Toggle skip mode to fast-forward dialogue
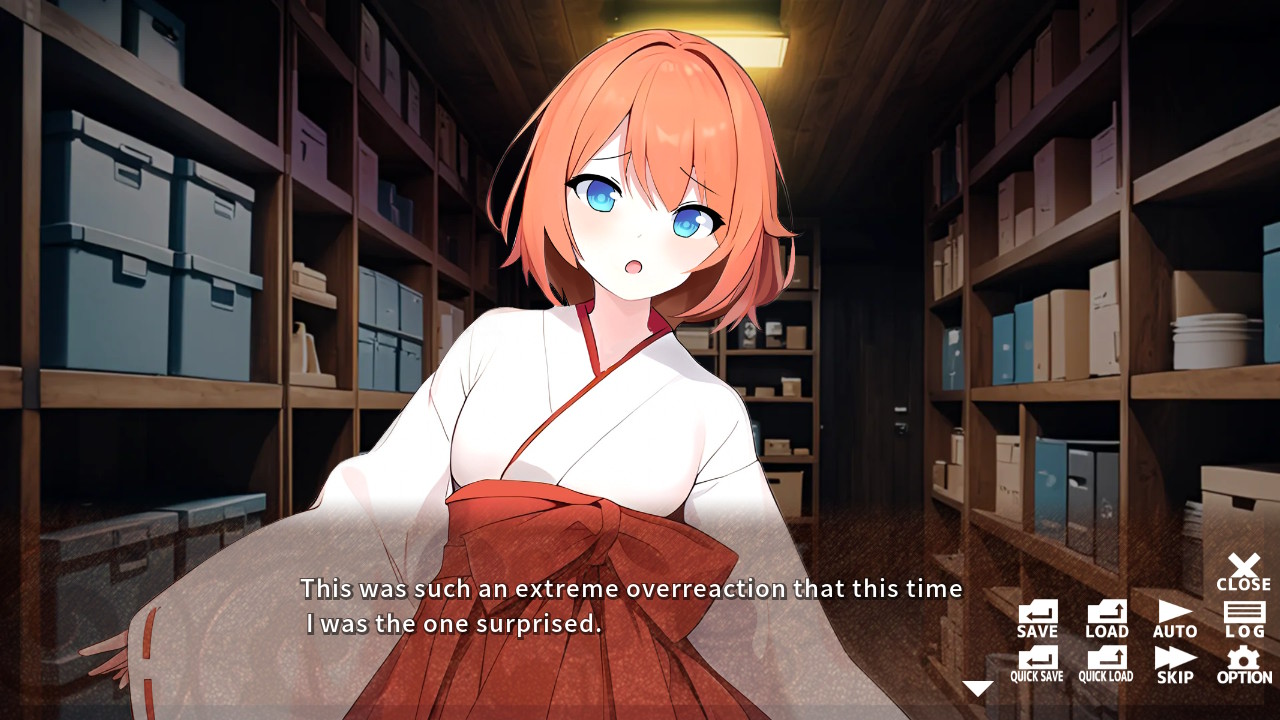 [x=1174, y=668]
